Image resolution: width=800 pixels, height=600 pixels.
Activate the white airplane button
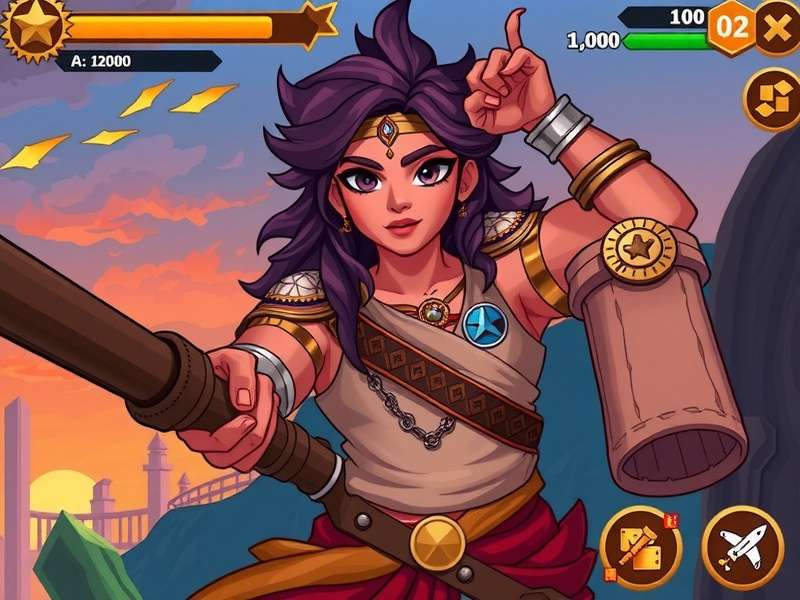[742, 546]
